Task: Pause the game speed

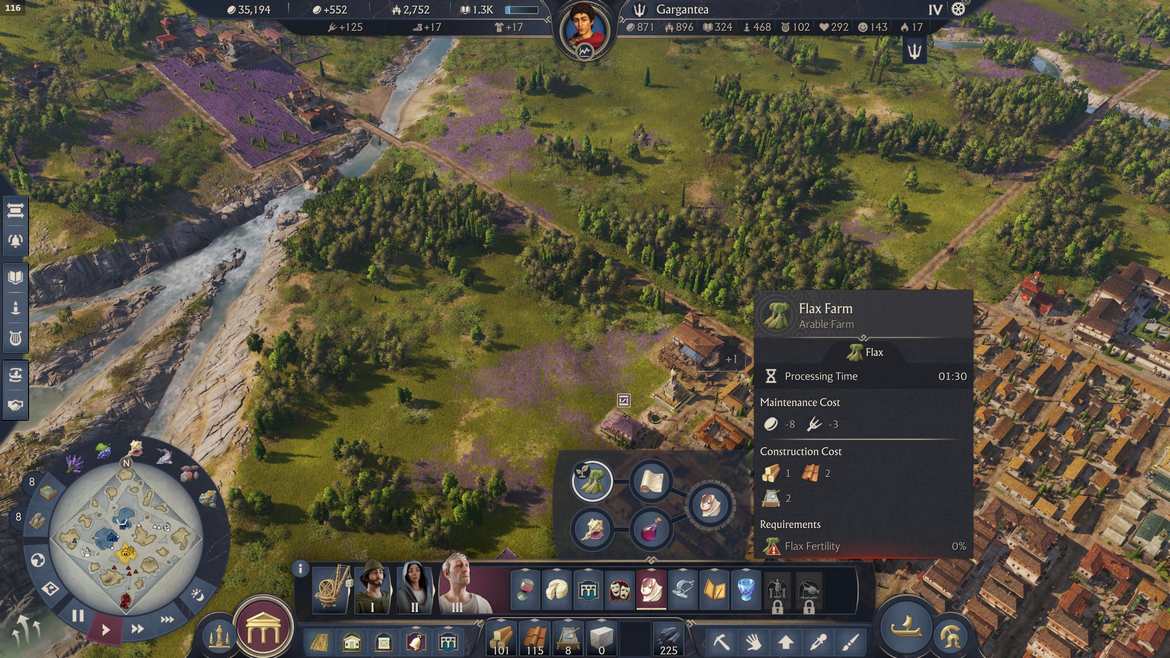Action: [x=78, y=616]
